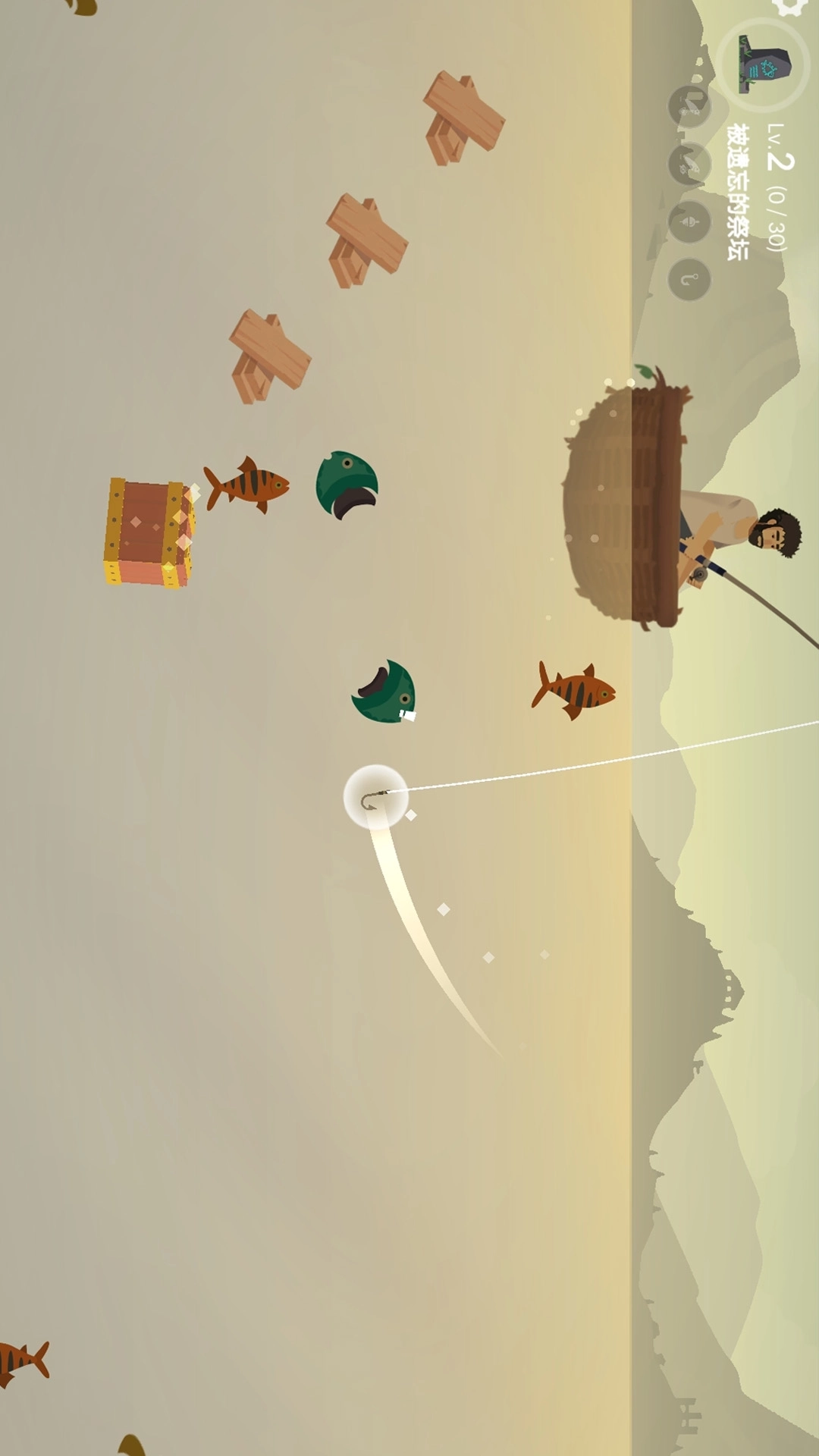Select the fishing hook icon
Screen dimensions: 819x1456
tap(689, 280)
